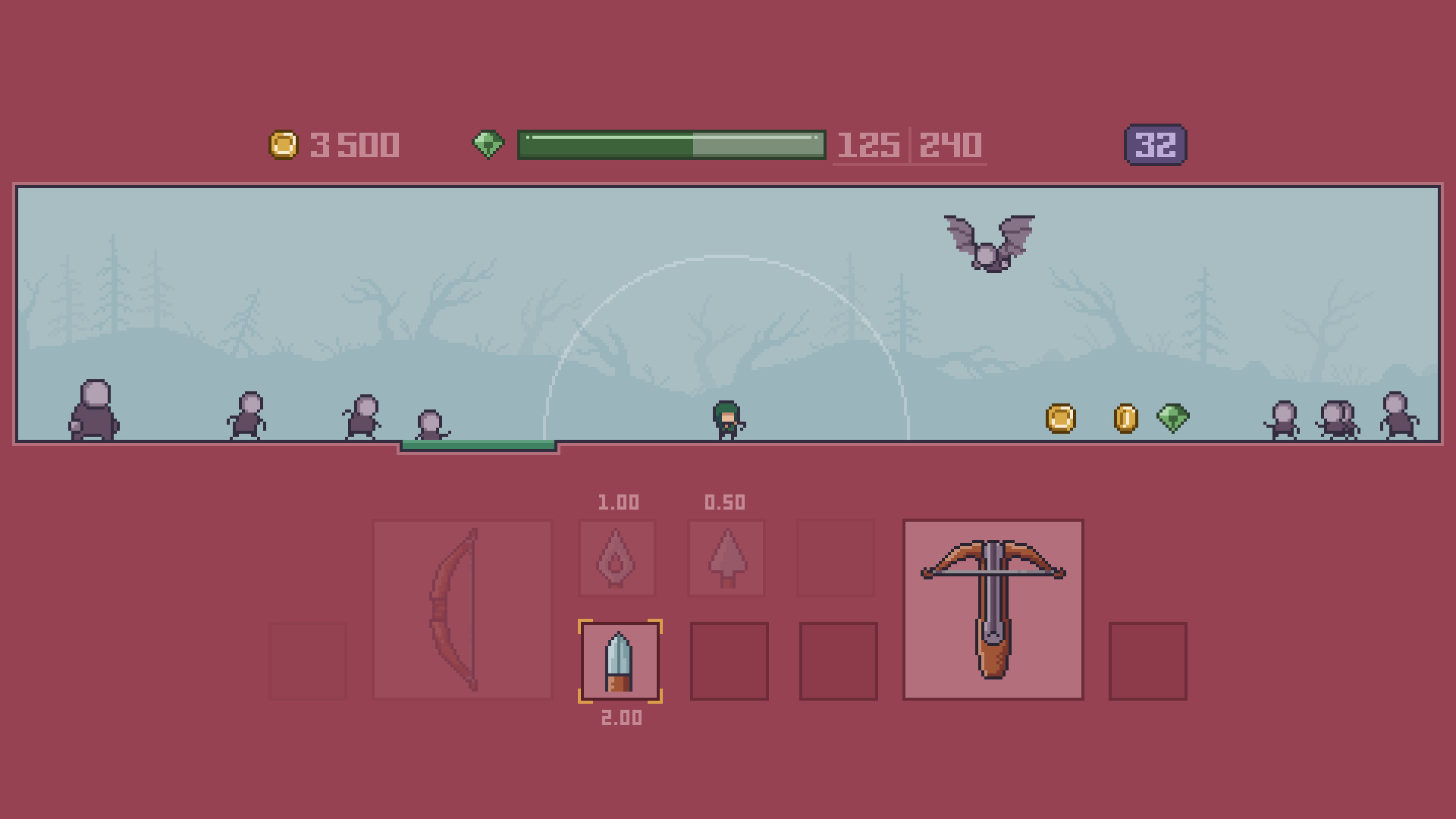Click the gold coin currency icon
Screen dimensions: 1456x819
point(284,144)
